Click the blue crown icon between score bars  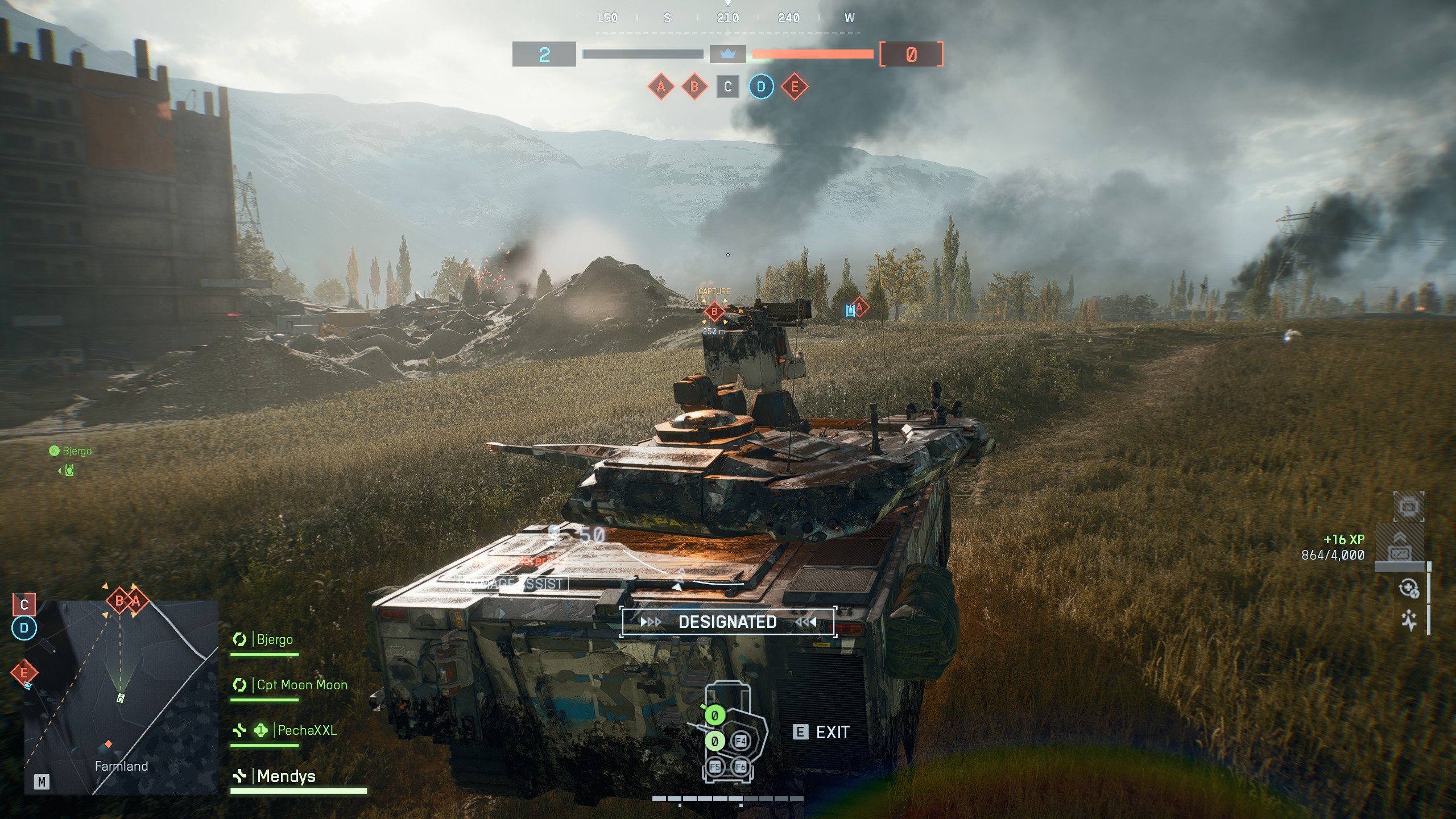(x=727, y=55)
